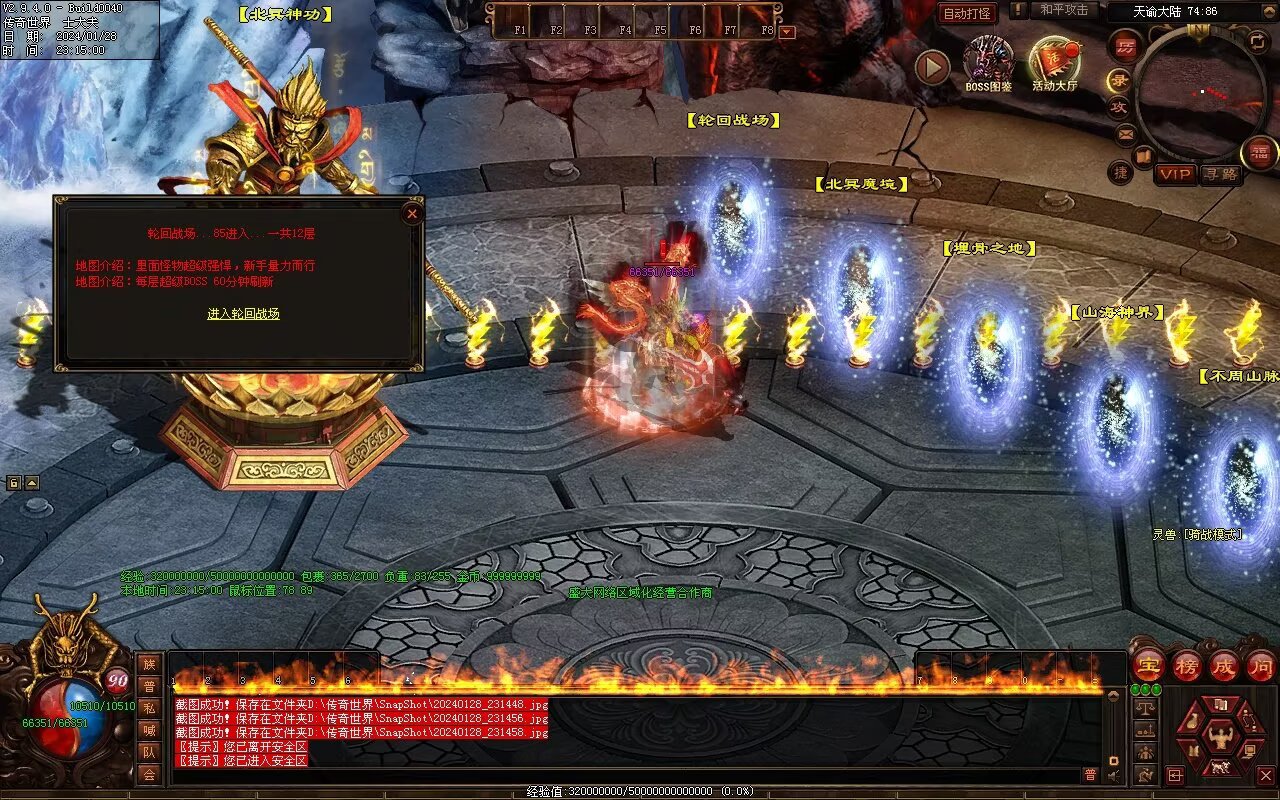Select the 族 chat channel tab
1280x800 pixels.
149,664
